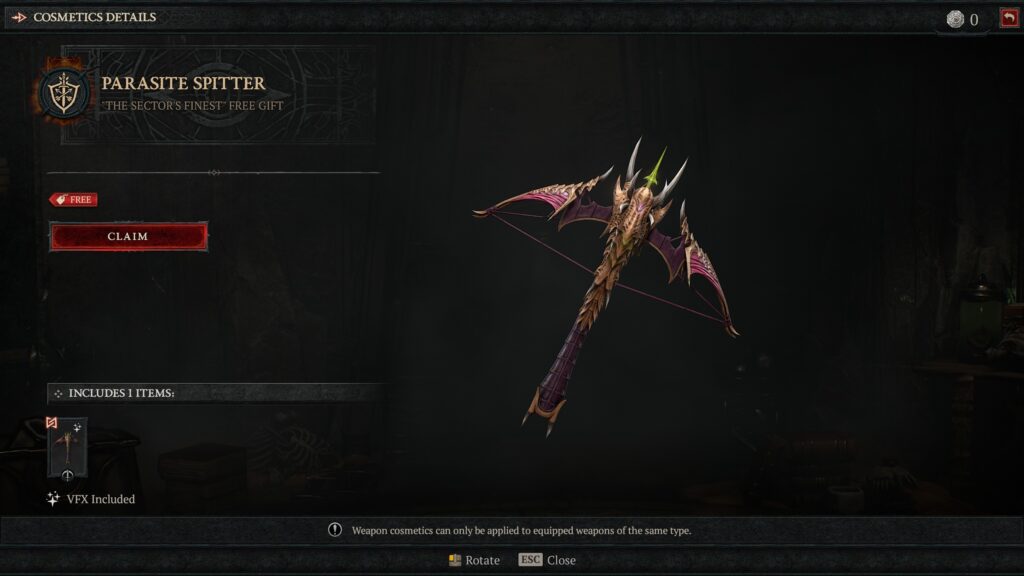Claim the Parasite Spitter free gift
This screenshot has height=576, width=1024.
(128, 237)
